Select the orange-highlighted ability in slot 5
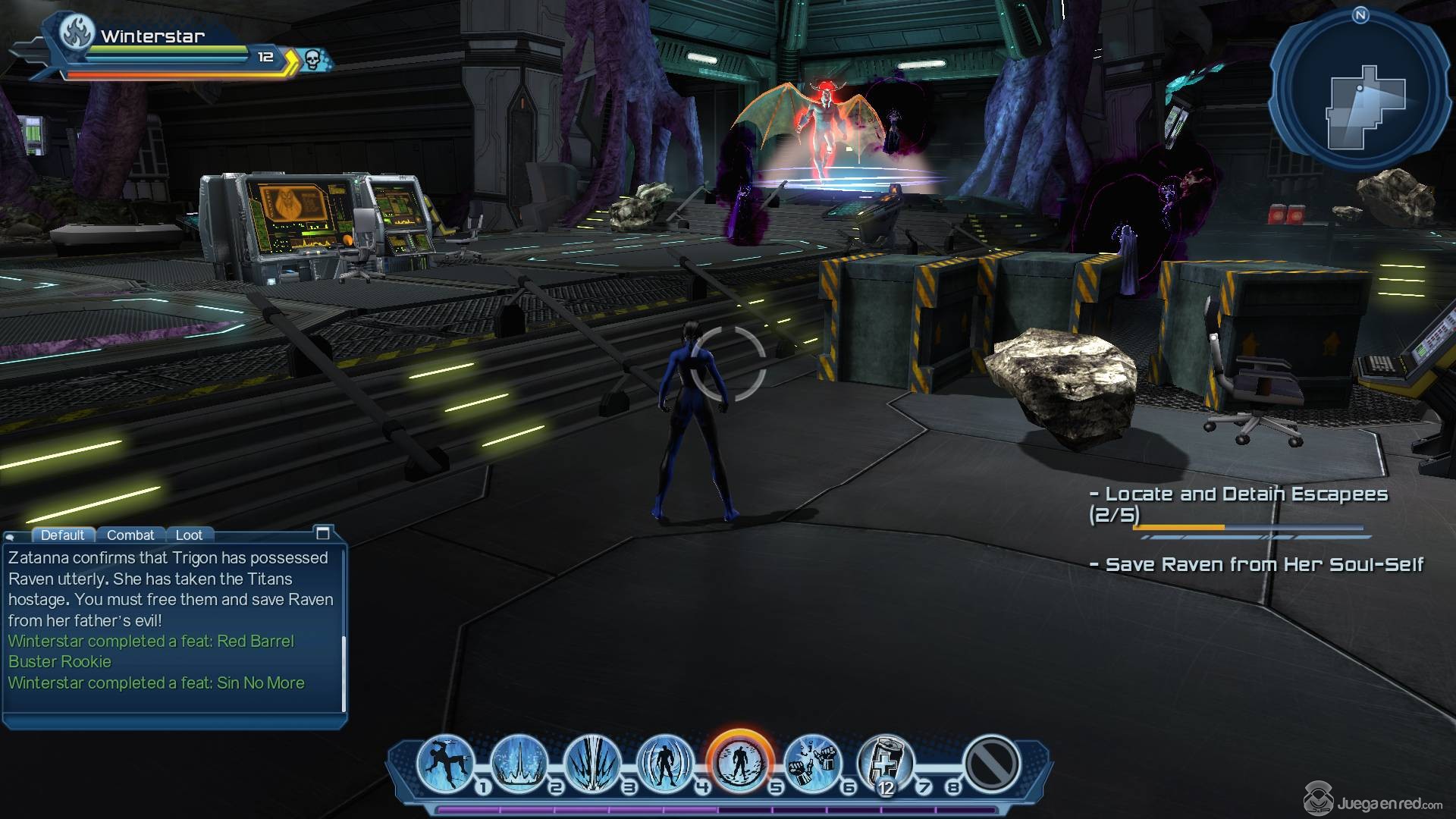 (x=739, y=763)
